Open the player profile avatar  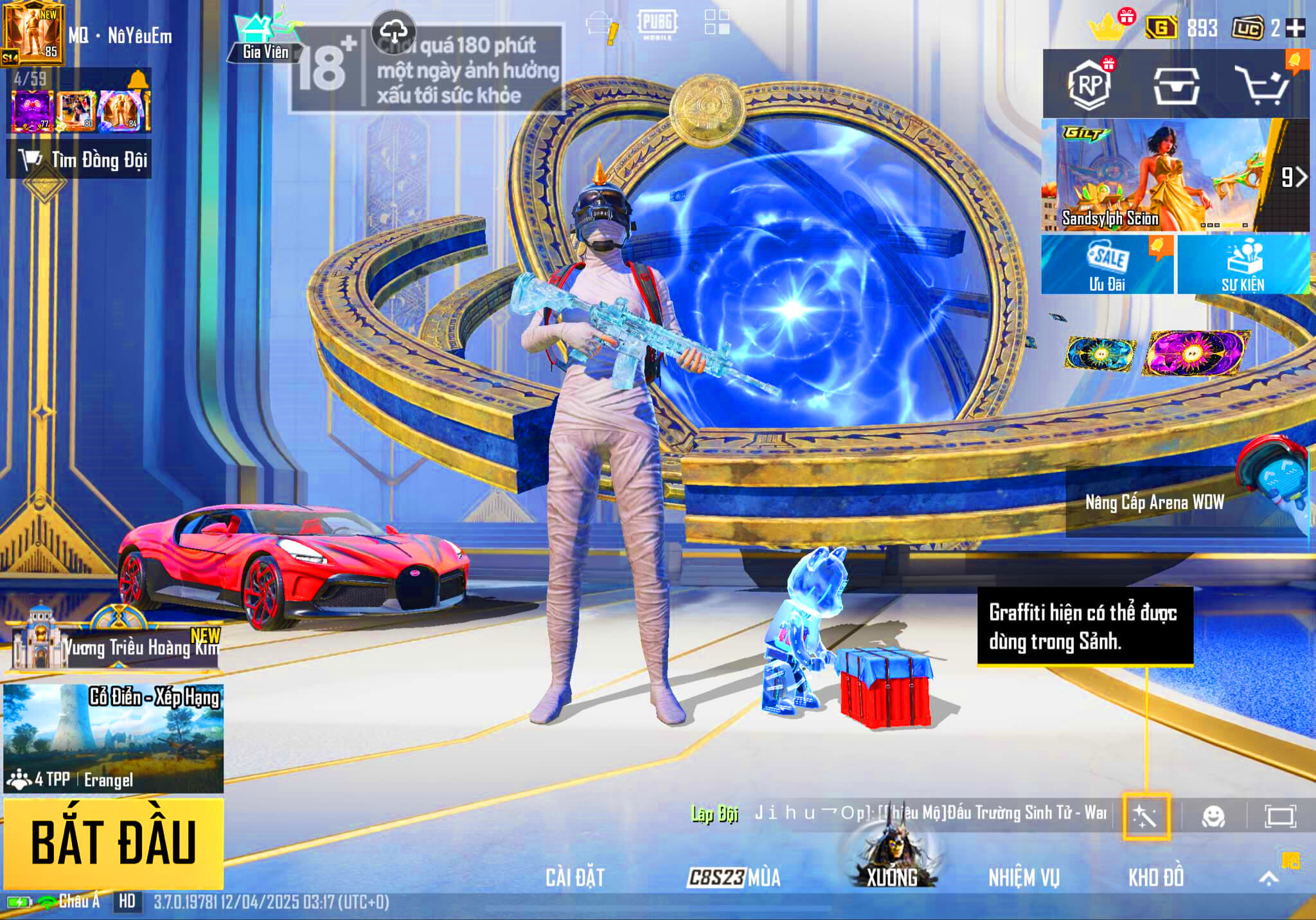pyautogui.click(x=32, y=33)
